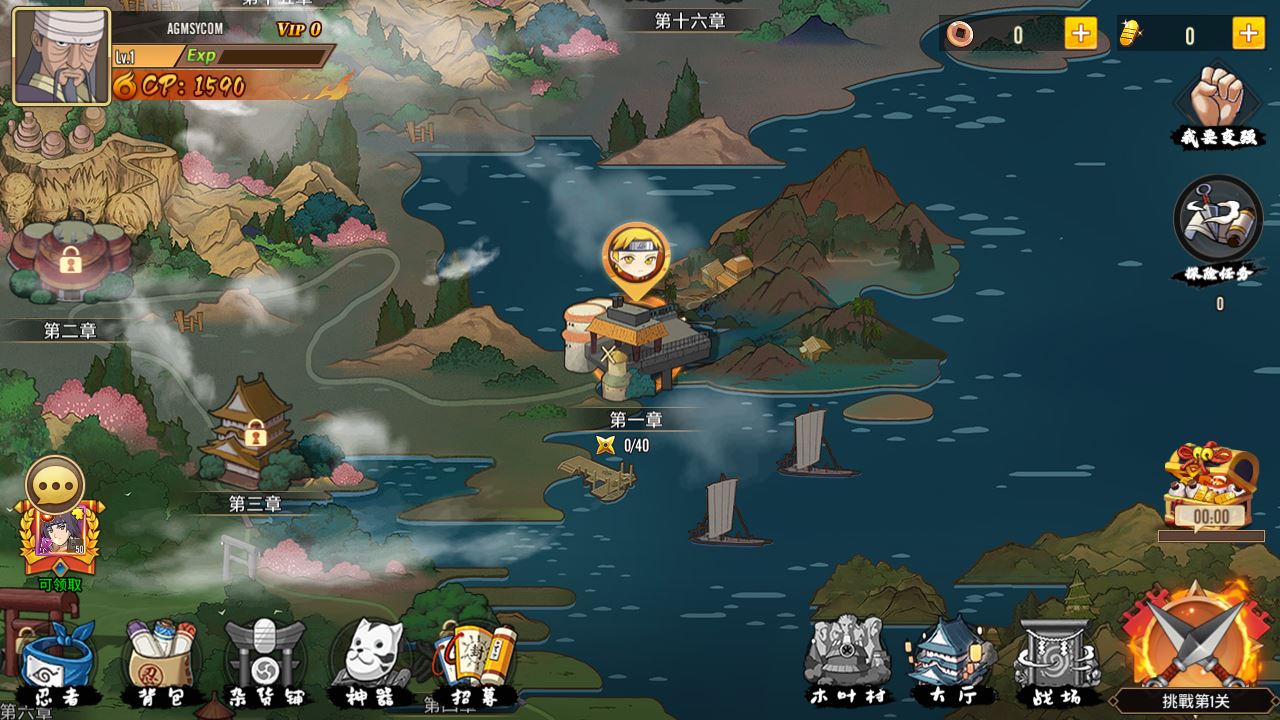The width and height of the screenshot is (1280, 720).
Task: Open the 招募 recruit scrolls
Action: point(476,662)
